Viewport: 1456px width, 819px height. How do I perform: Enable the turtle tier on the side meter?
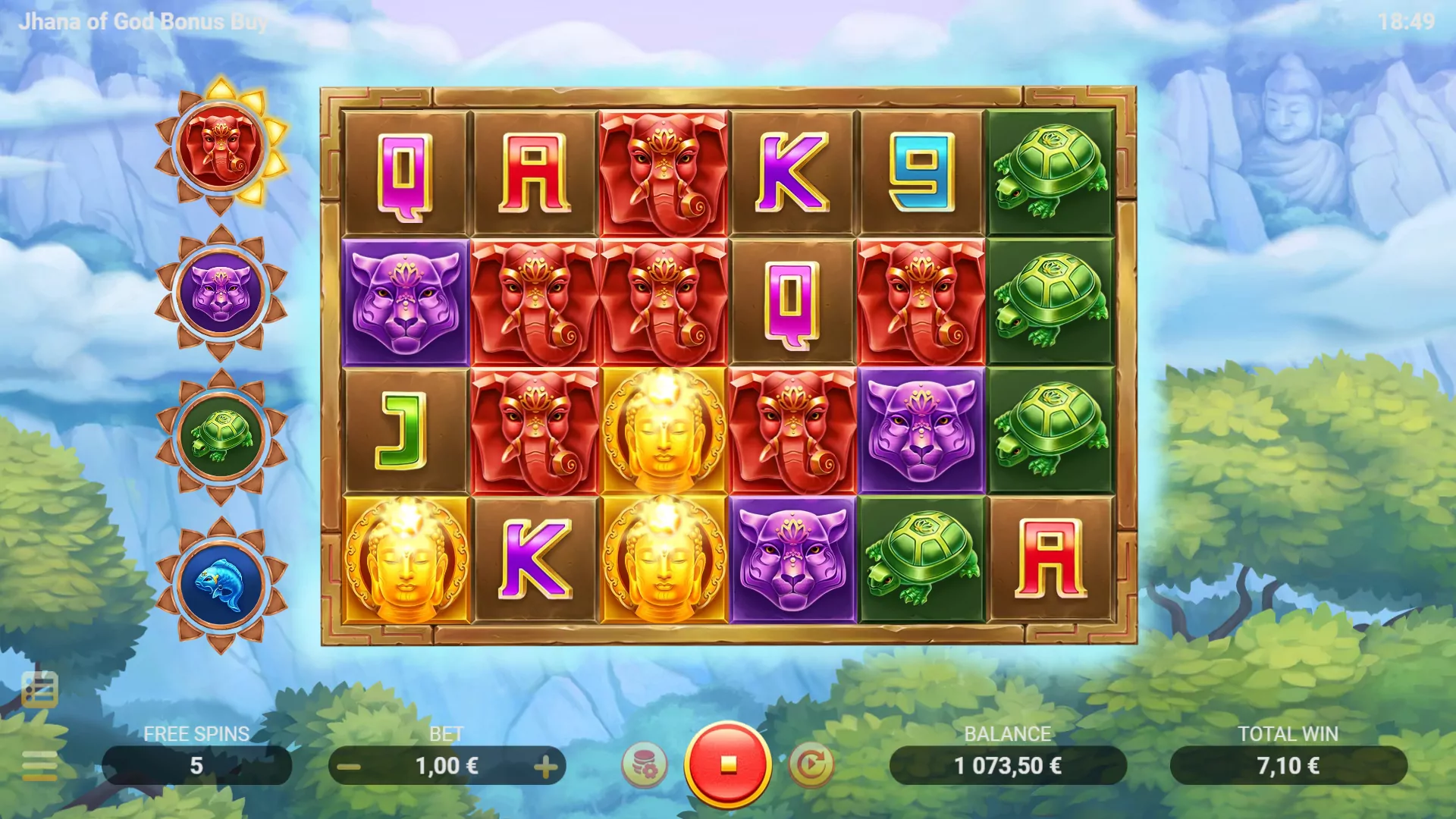(x=221, y=436)
